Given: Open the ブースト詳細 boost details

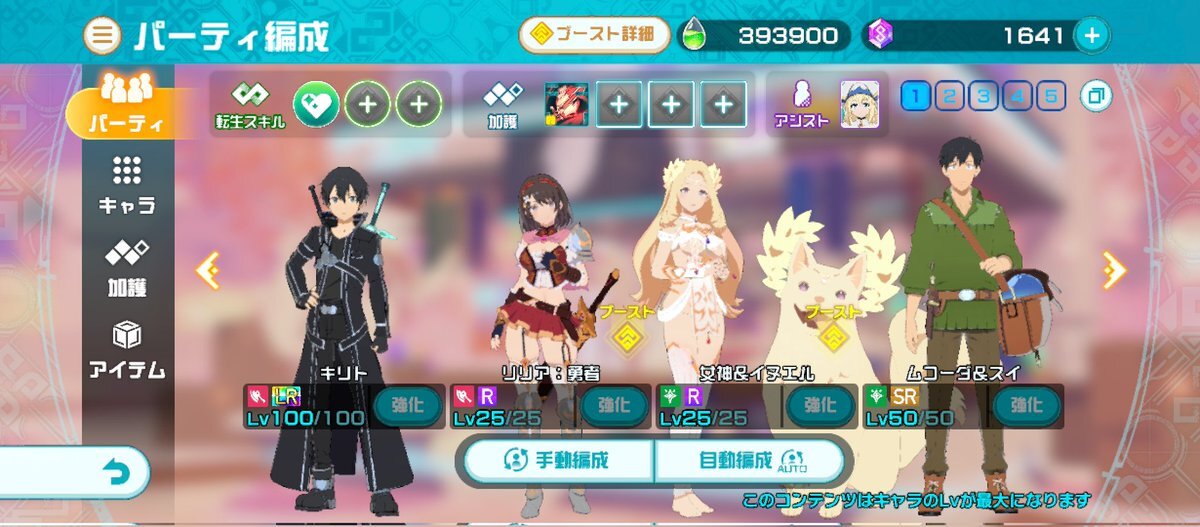Looking at the screenshot, I should pyautogui.click(x=594, y=36).
